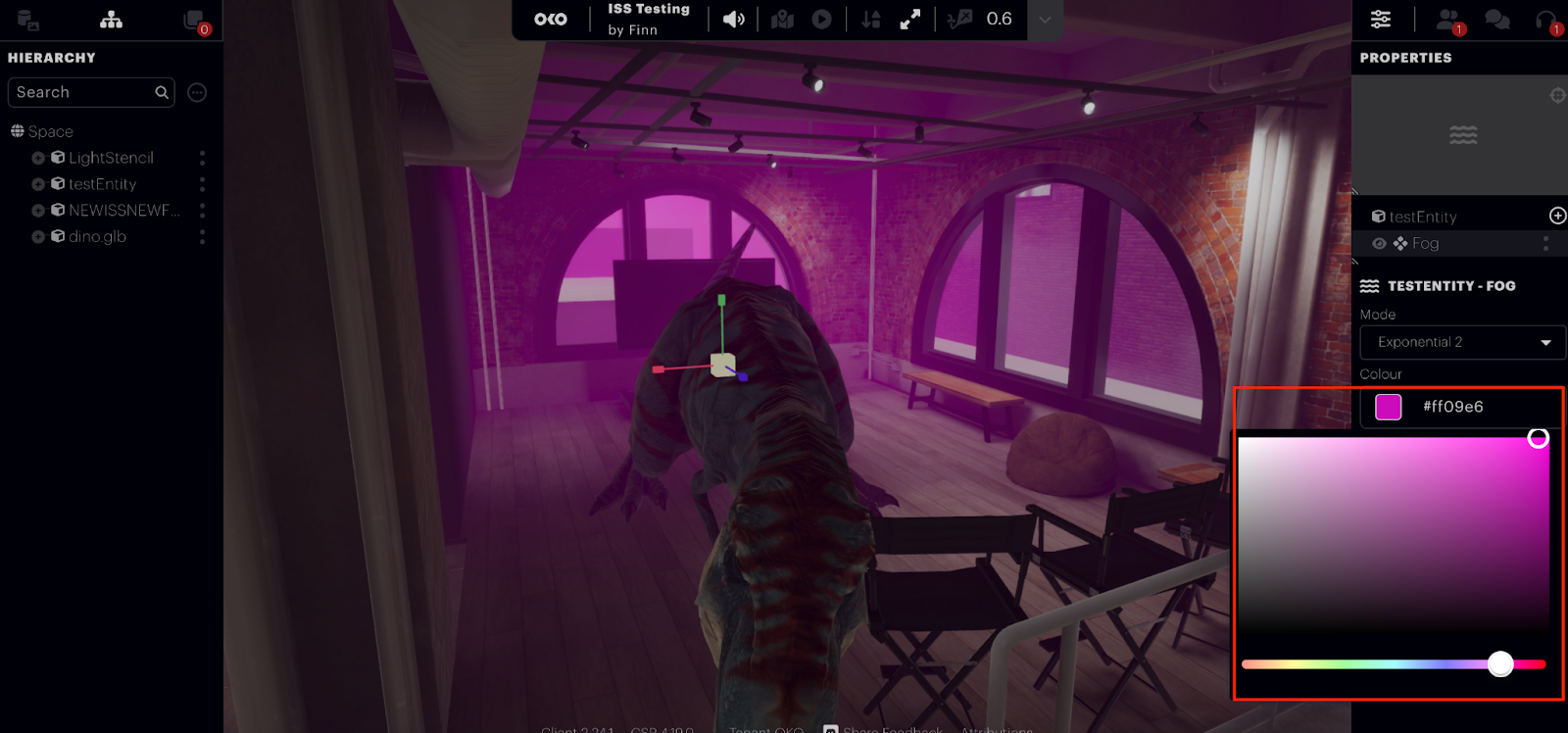Open the hierarchy options ellipsis button

click(197, 92)
